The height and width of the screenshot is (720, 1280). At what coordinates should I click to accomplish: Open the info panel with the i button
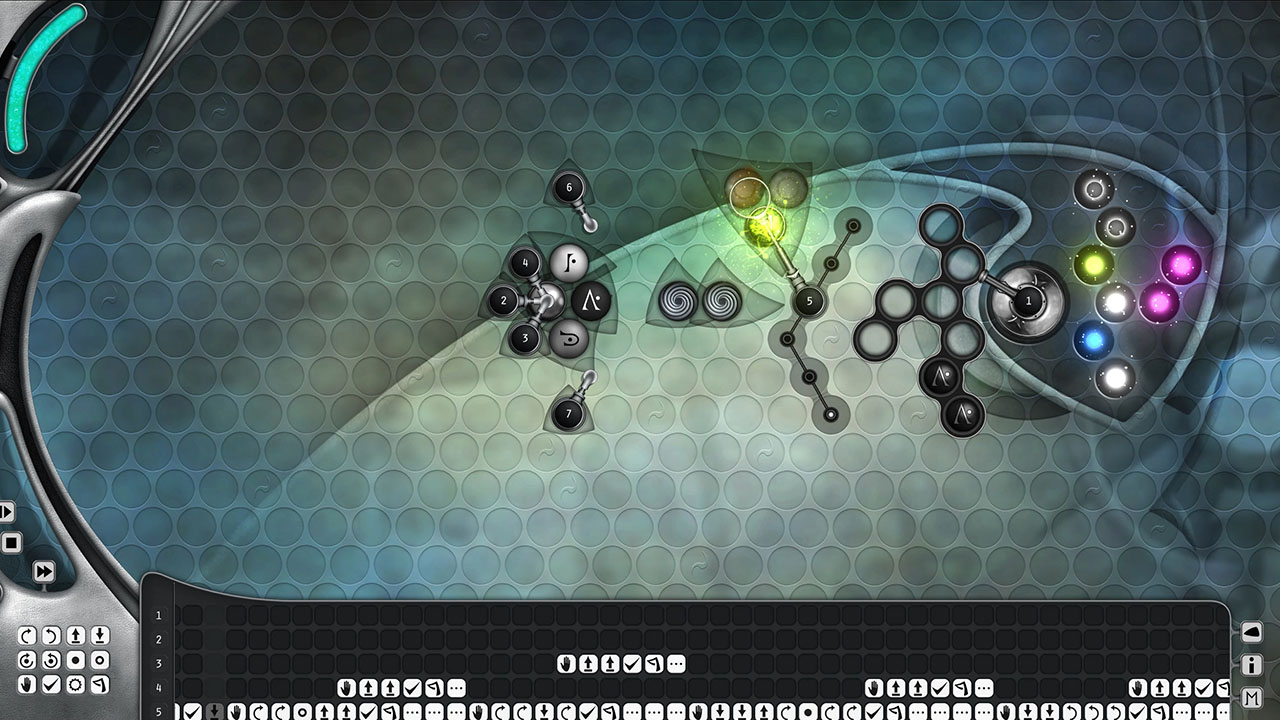1252,664
